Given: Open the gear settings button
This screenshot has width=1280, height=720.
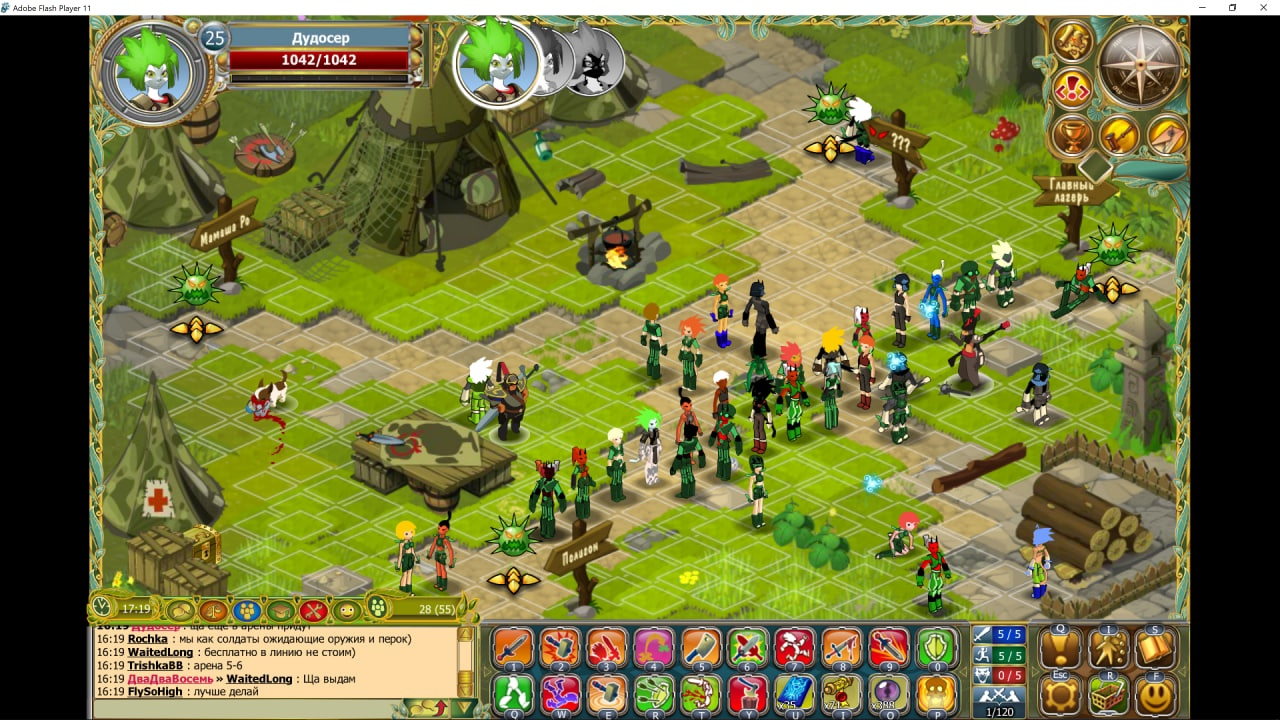Looking at the screenshot, I should tap(1060, 695).
